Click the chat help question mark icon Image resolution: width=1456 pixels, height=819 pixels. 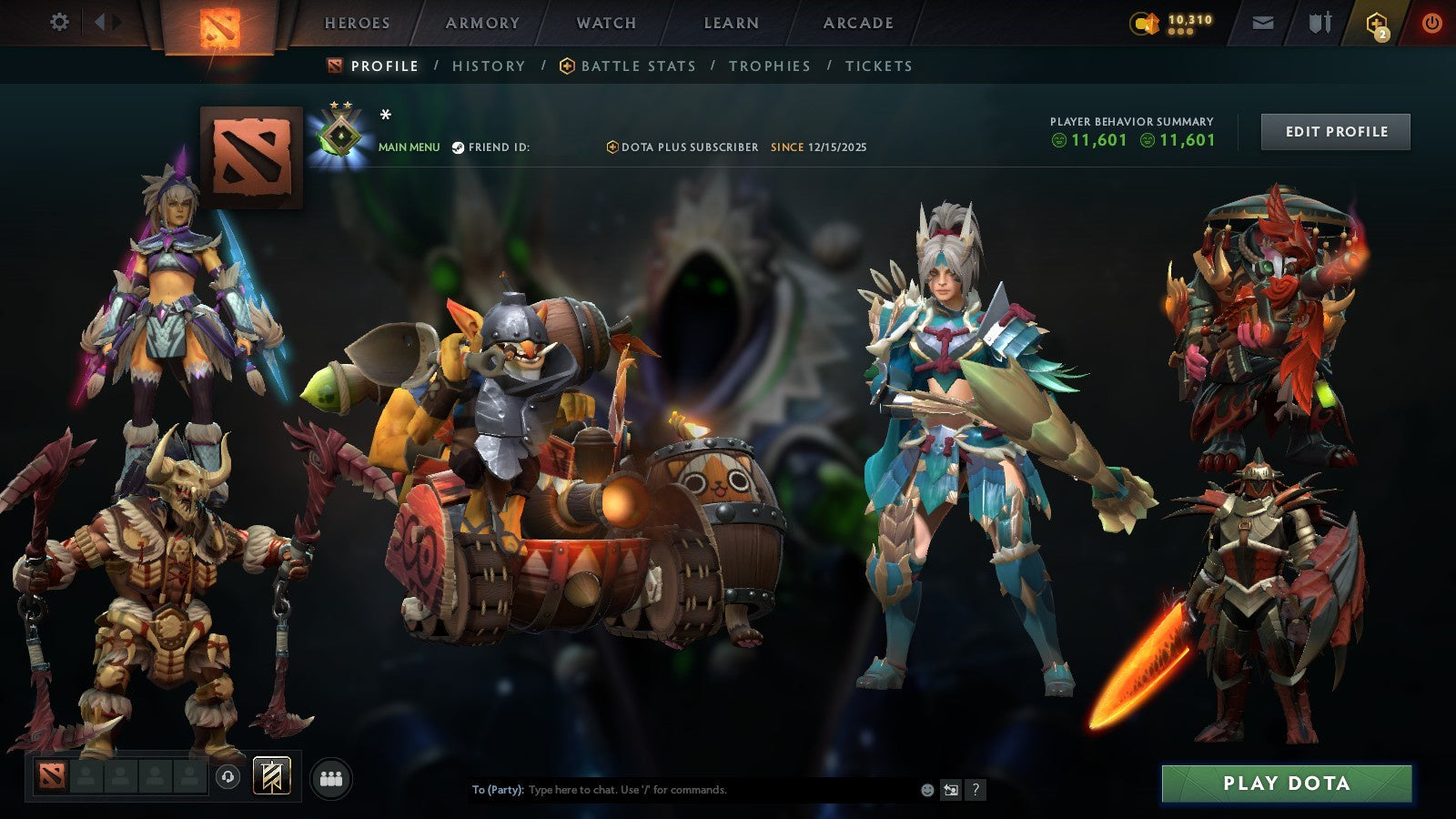[x=975, y=790]
